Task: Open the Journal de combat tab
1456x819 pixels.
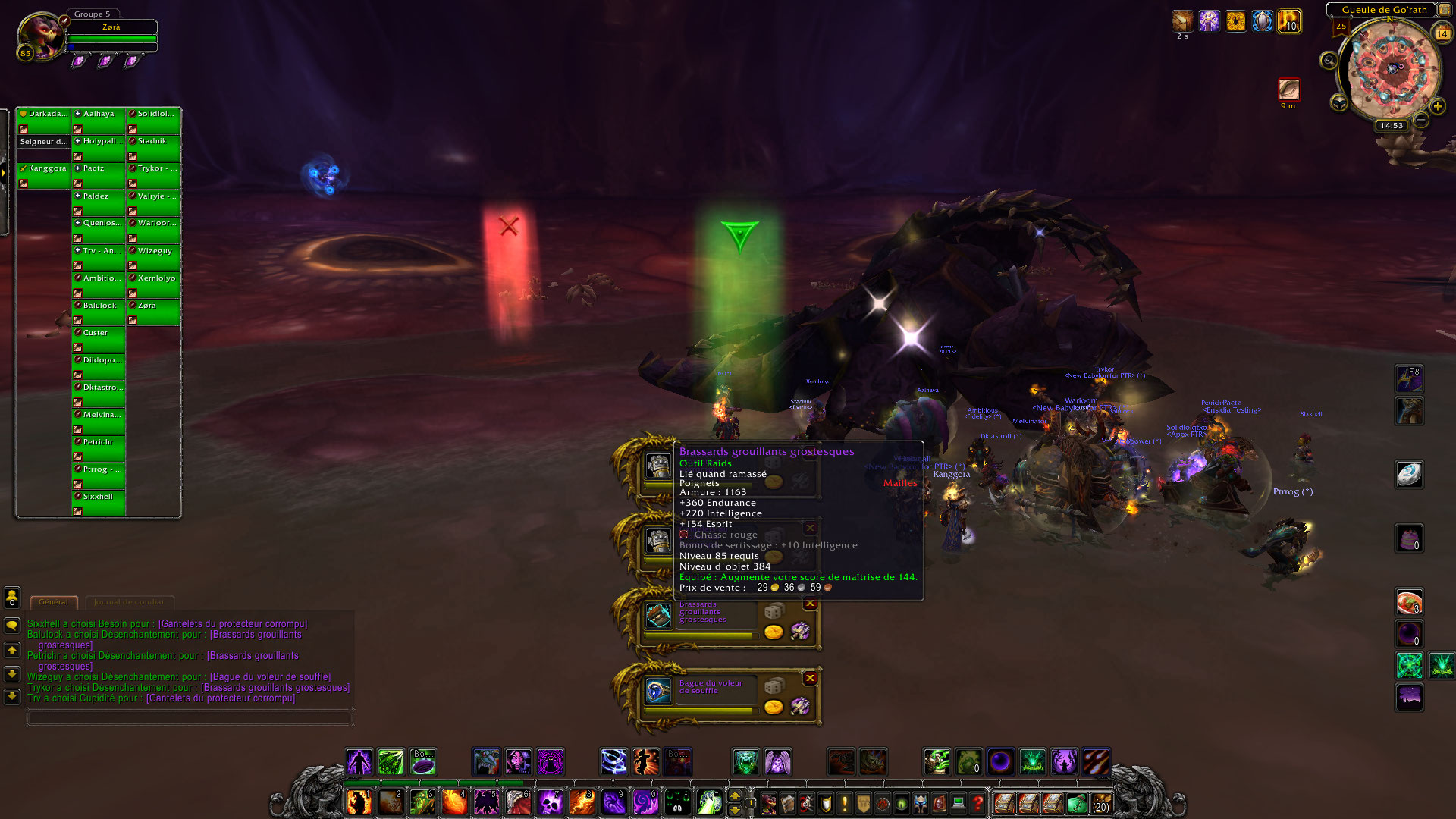Action: point(128,602)
